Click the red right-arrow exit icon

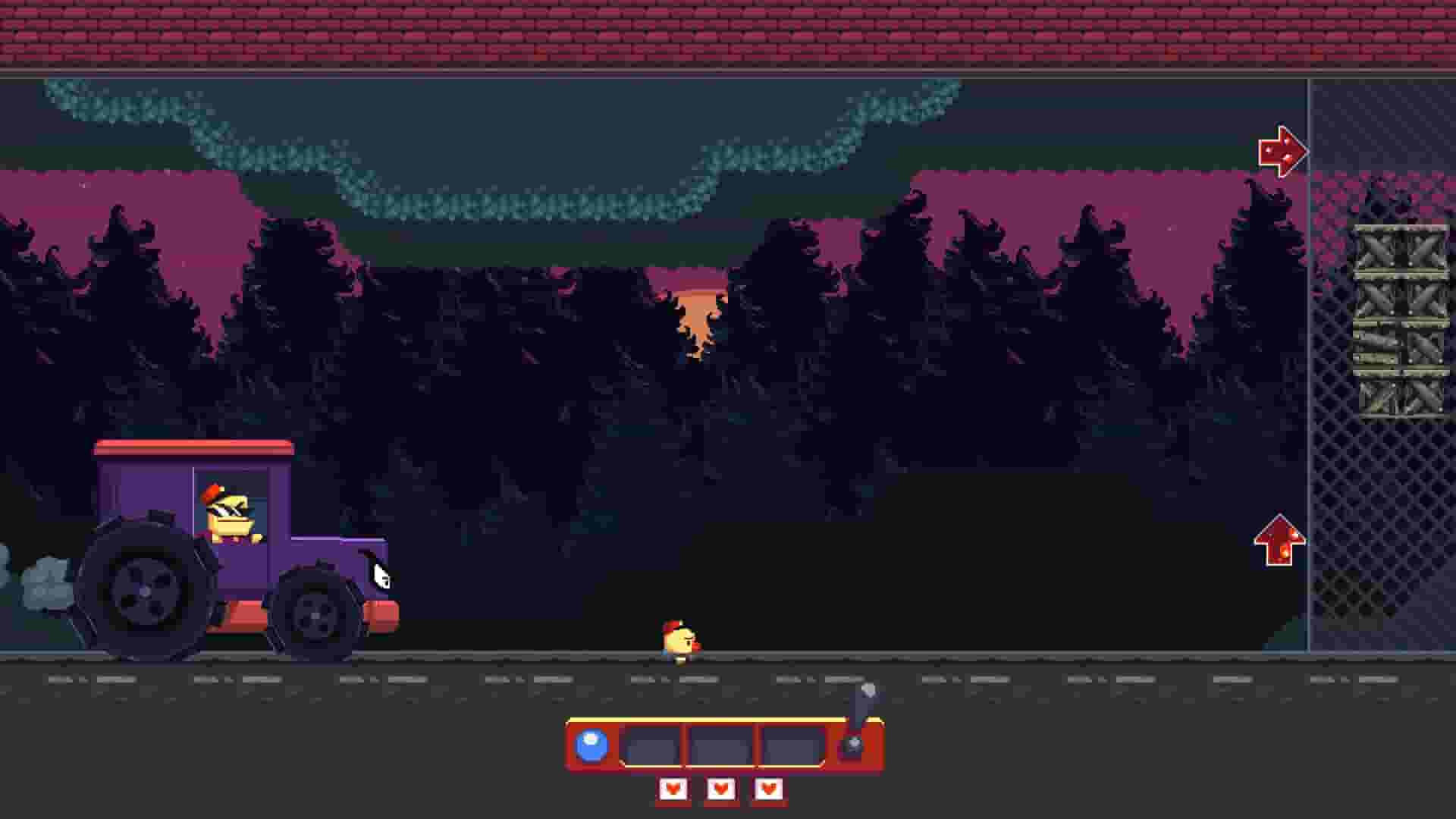pyautogui.click(x=1284, y=152)
